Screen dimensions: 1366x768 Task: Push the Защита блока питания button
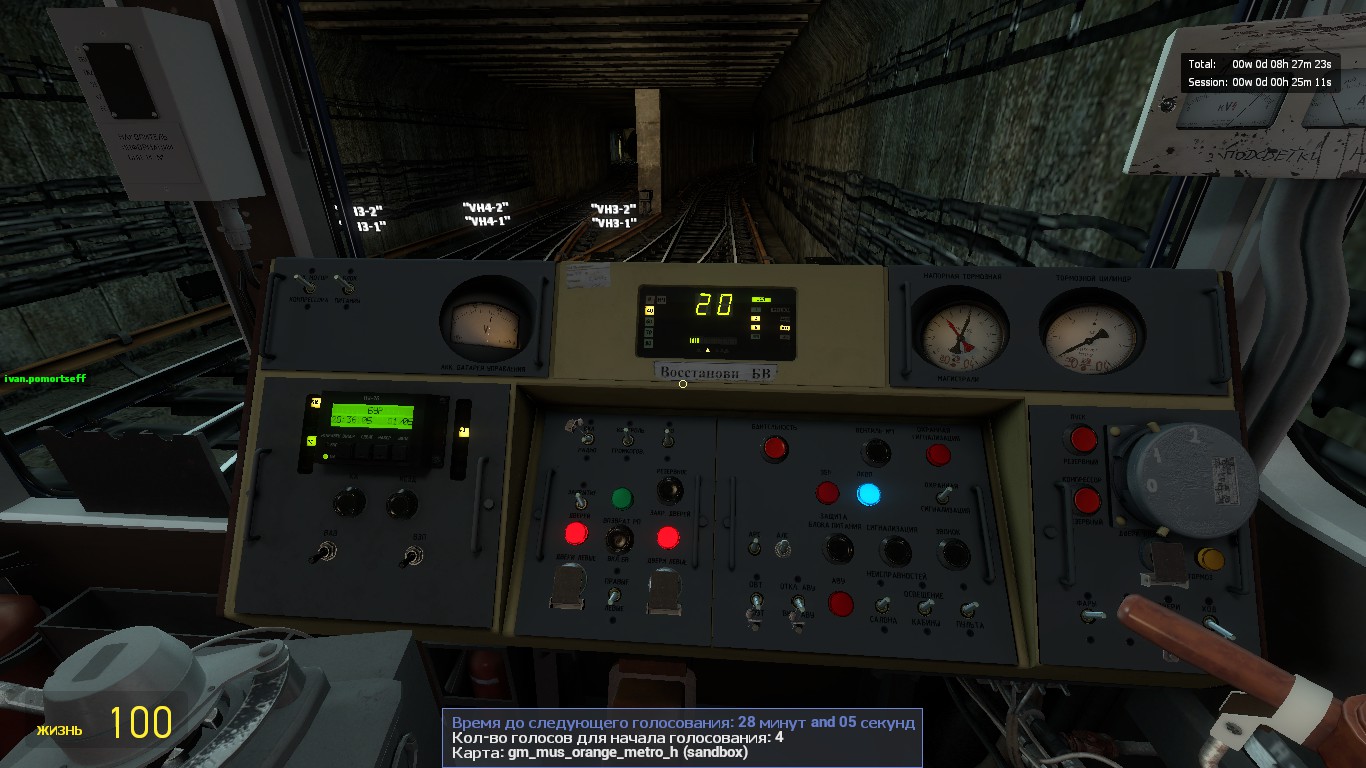point(838,548)
